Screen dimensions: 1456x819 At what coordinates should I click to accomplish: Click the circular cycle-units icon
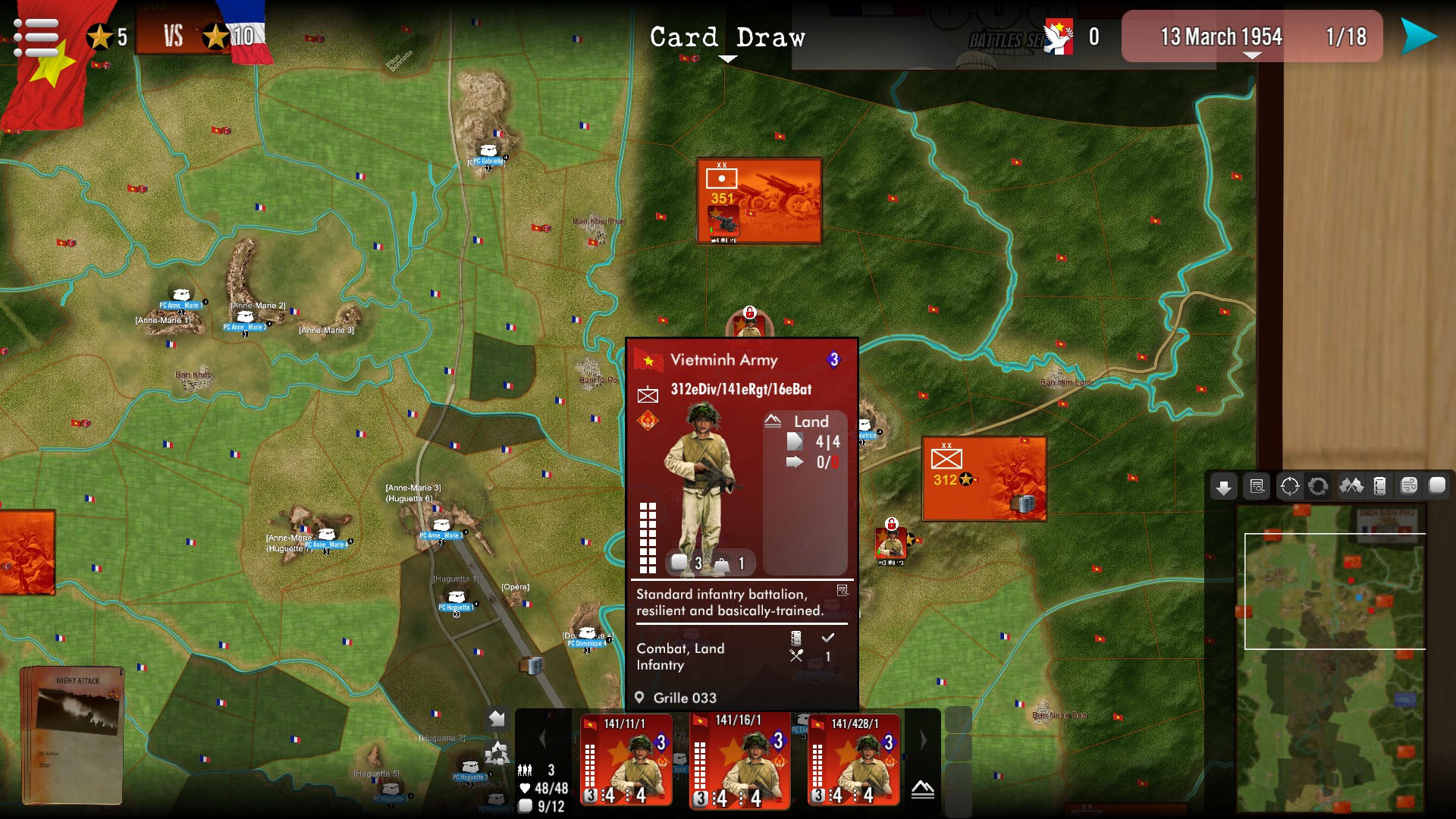pyautogui.click(x=1319, y=487)
